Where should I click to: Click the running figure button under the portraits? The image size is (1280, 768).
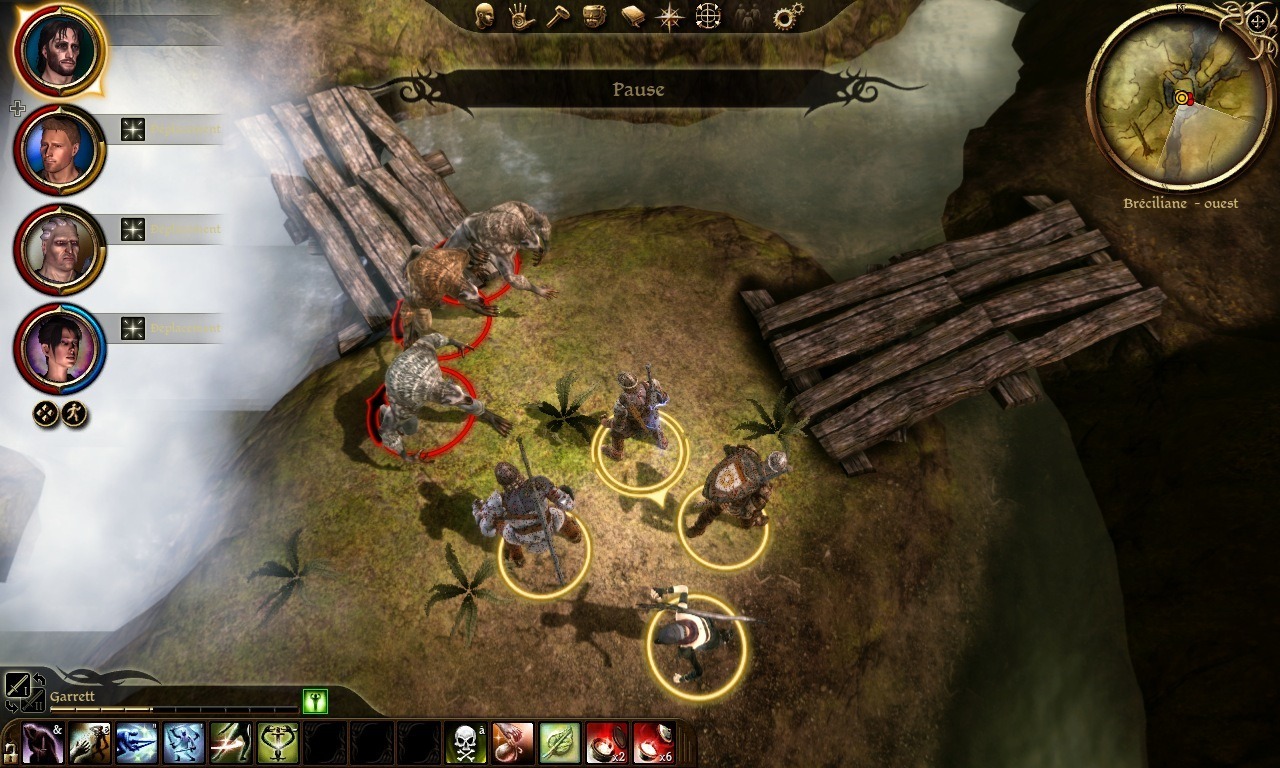point(74,413)
